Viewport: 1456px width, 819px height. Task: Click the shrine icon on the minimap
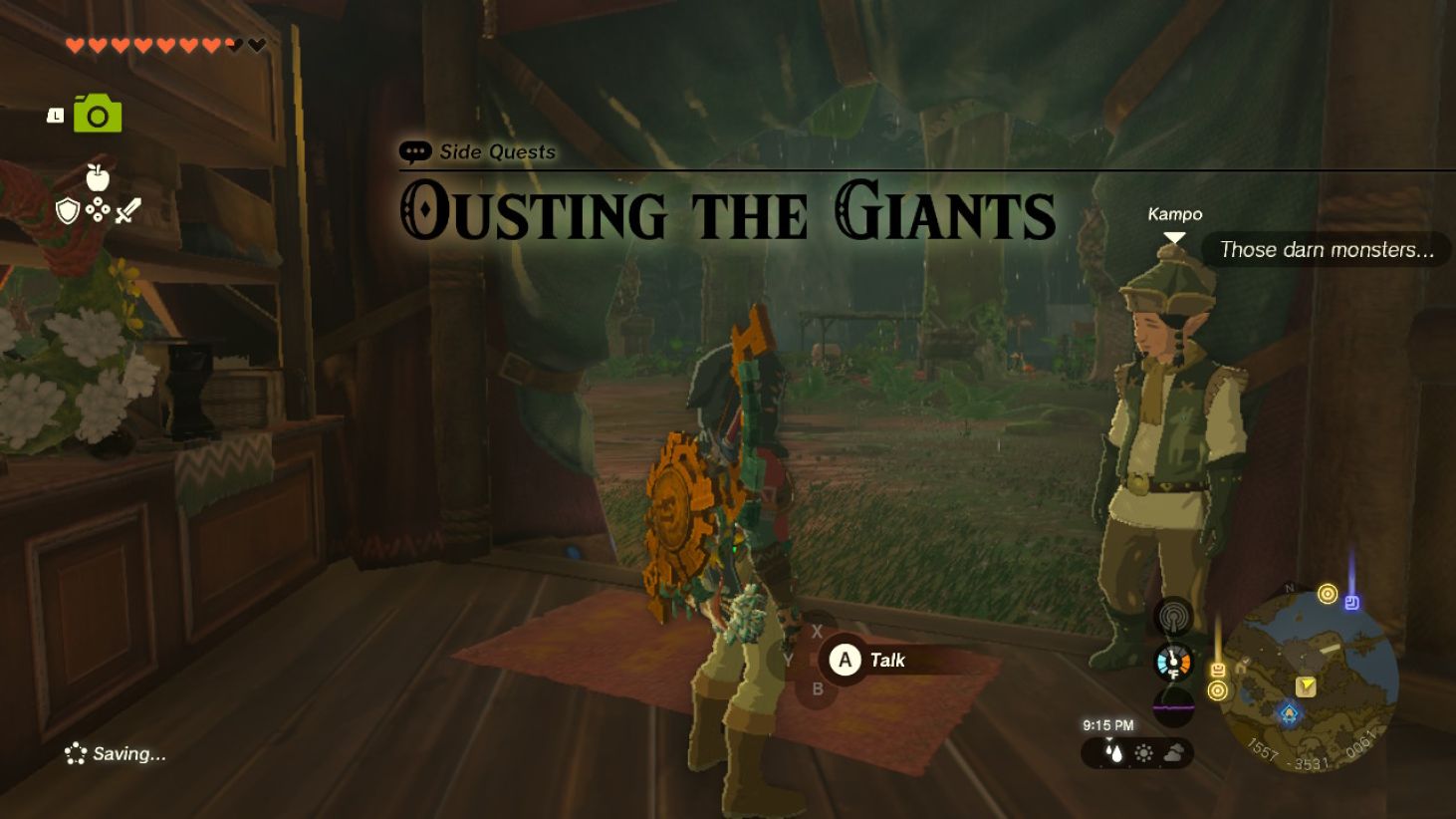click(1288, 713)
